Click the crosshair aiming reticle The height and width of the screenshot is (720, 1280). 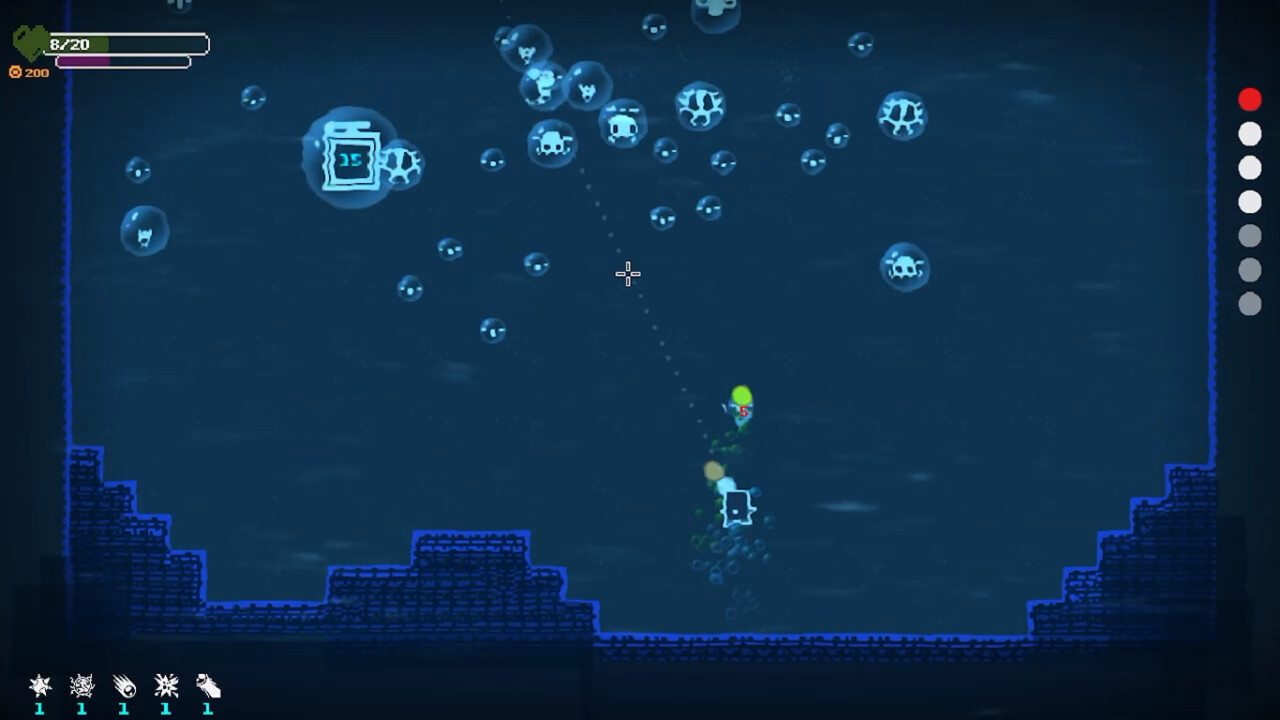click(627, 274)
